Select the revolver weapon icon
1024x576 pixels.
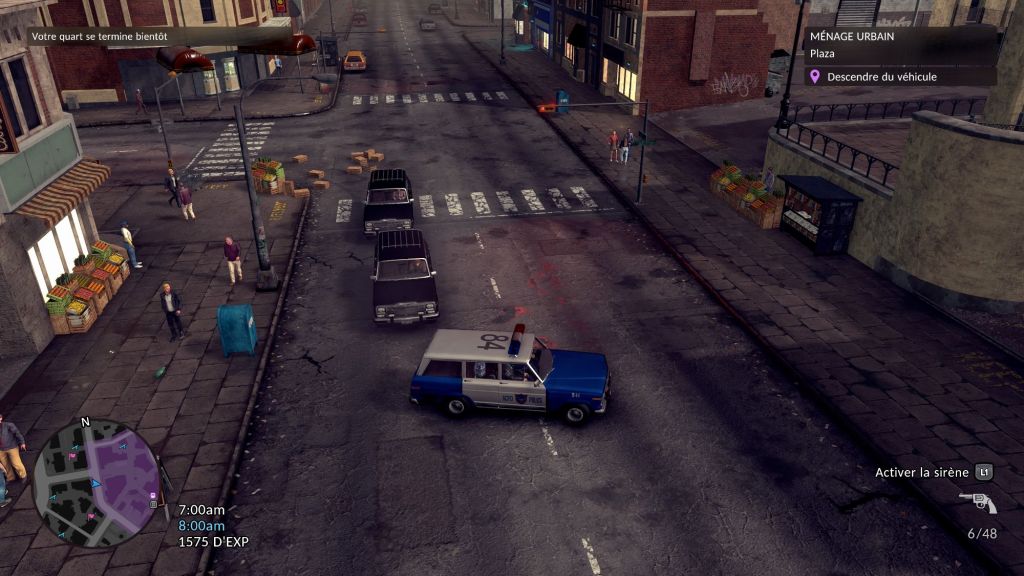point(977,502)
